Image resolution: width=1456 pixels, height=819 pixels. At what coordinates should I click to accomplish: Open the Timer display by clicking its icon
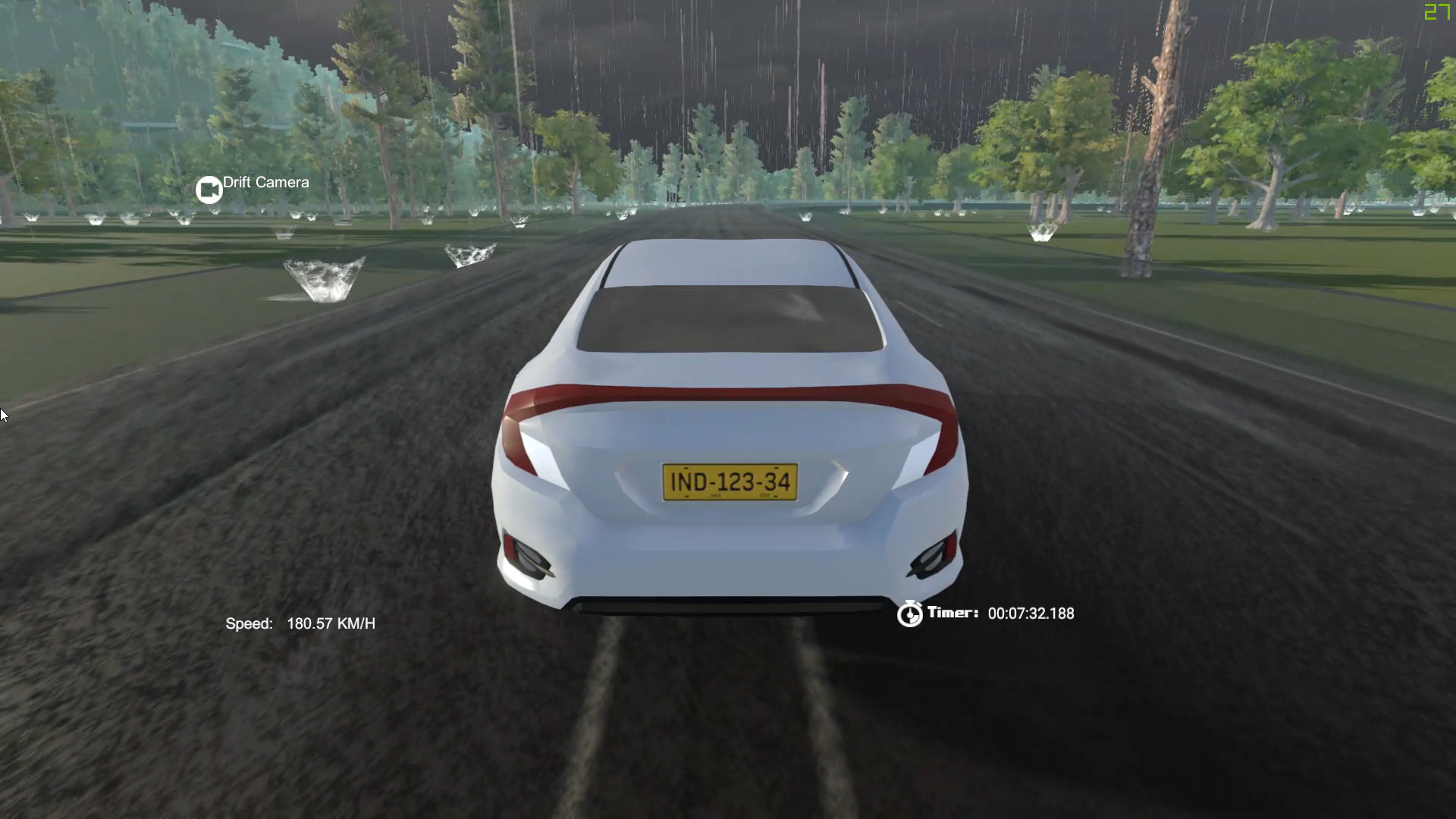point(910,613)
